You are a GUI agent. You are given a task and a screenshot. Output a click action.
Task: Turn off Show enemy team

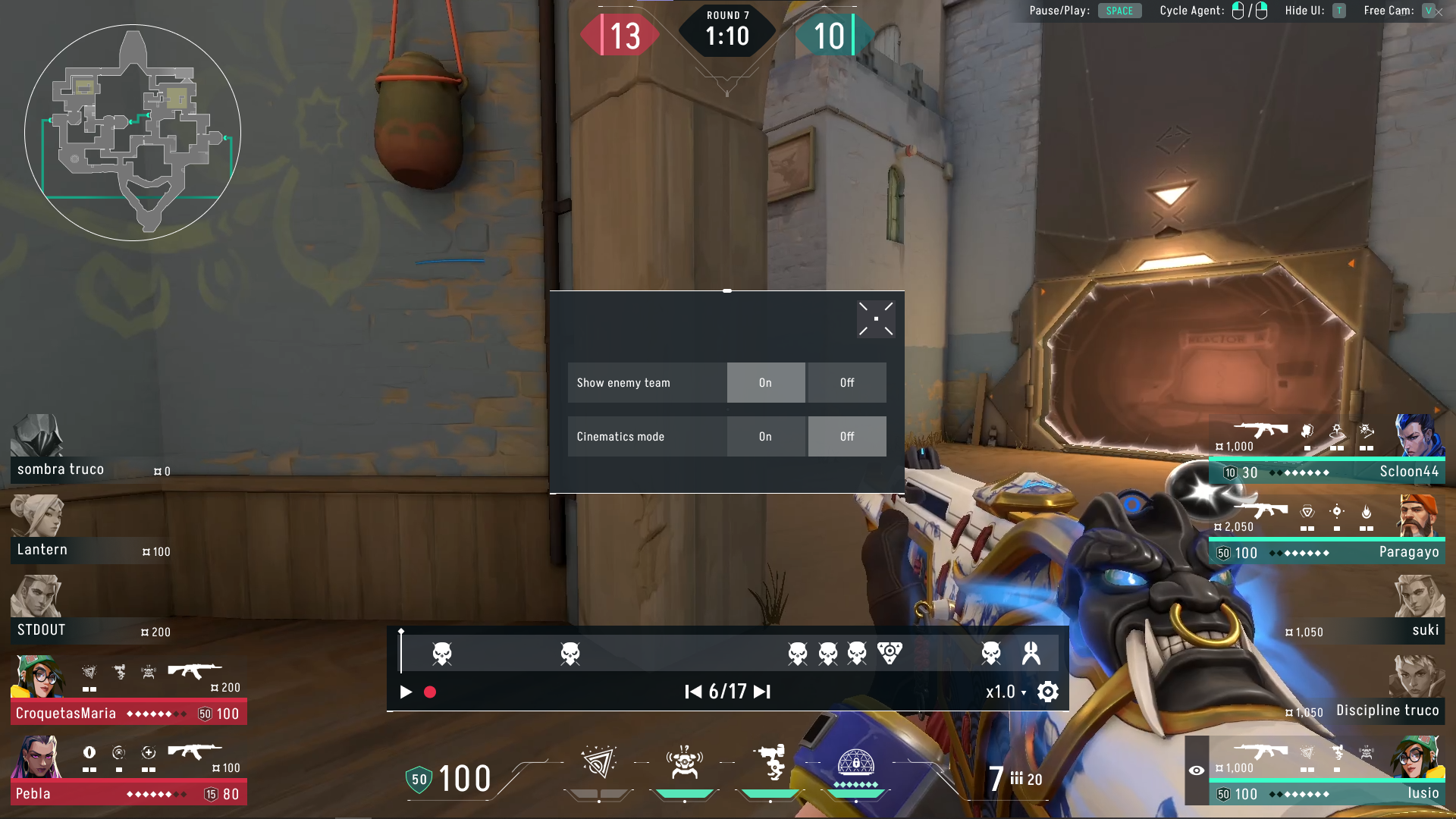coord(847,382)
